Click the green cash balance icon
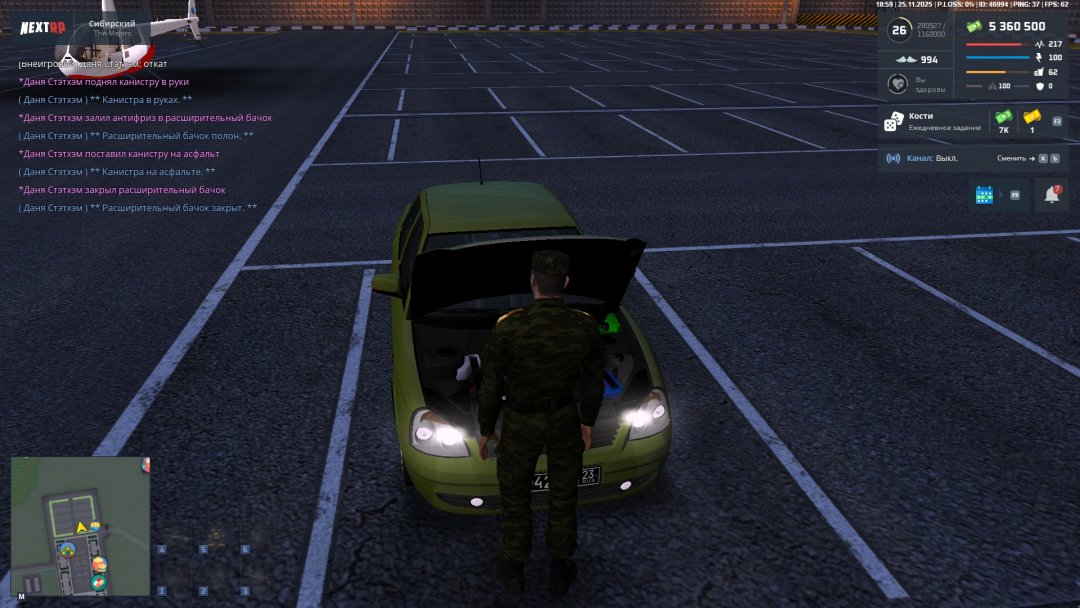The image size is (1080, 608). point(973,27)
